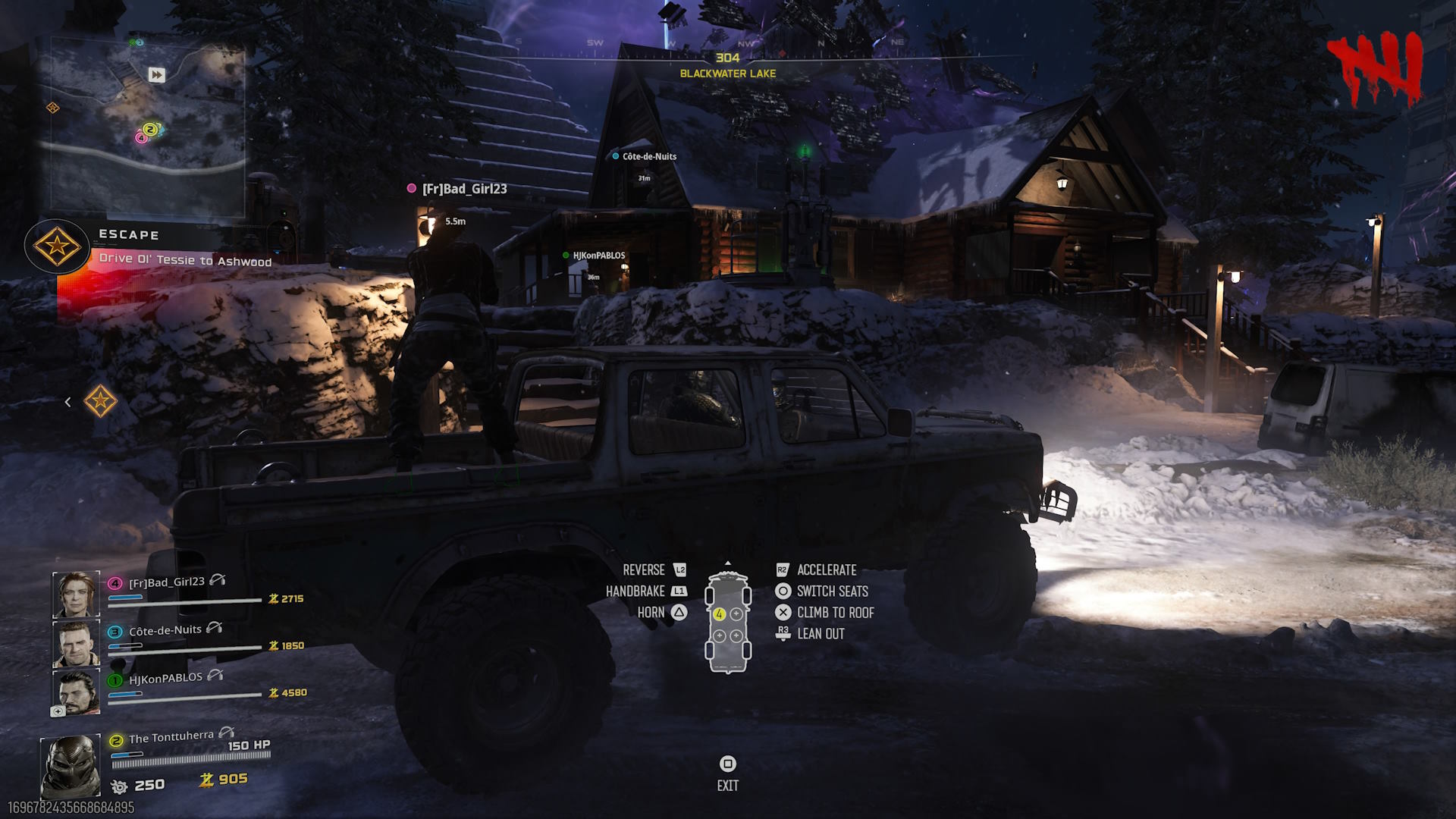Click The Tonttuherra player portrait
Viewport: 1456px width, 819px height.
point(71,765)
